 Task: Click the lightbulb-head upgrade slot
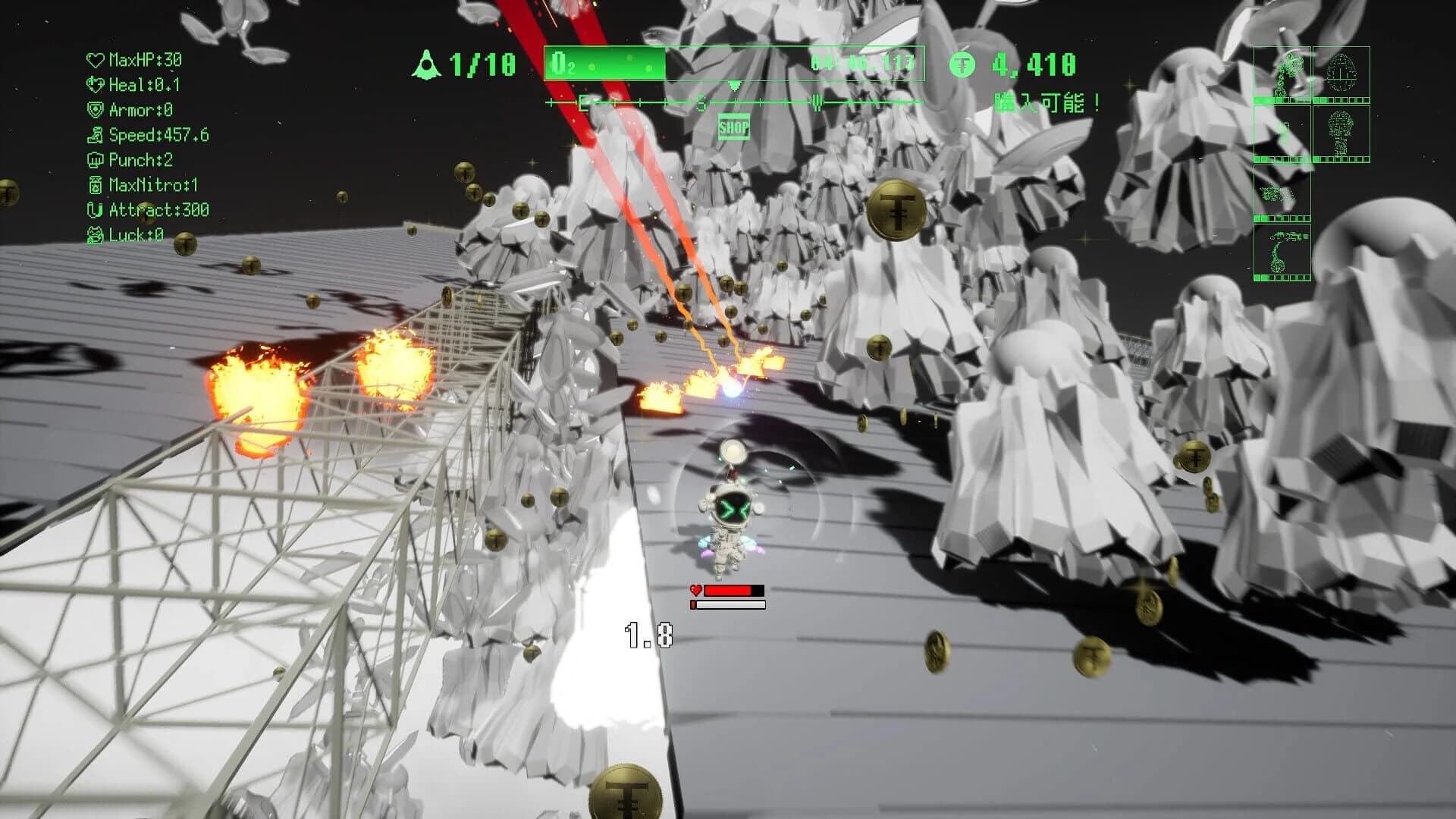(x=1341, y=130)
